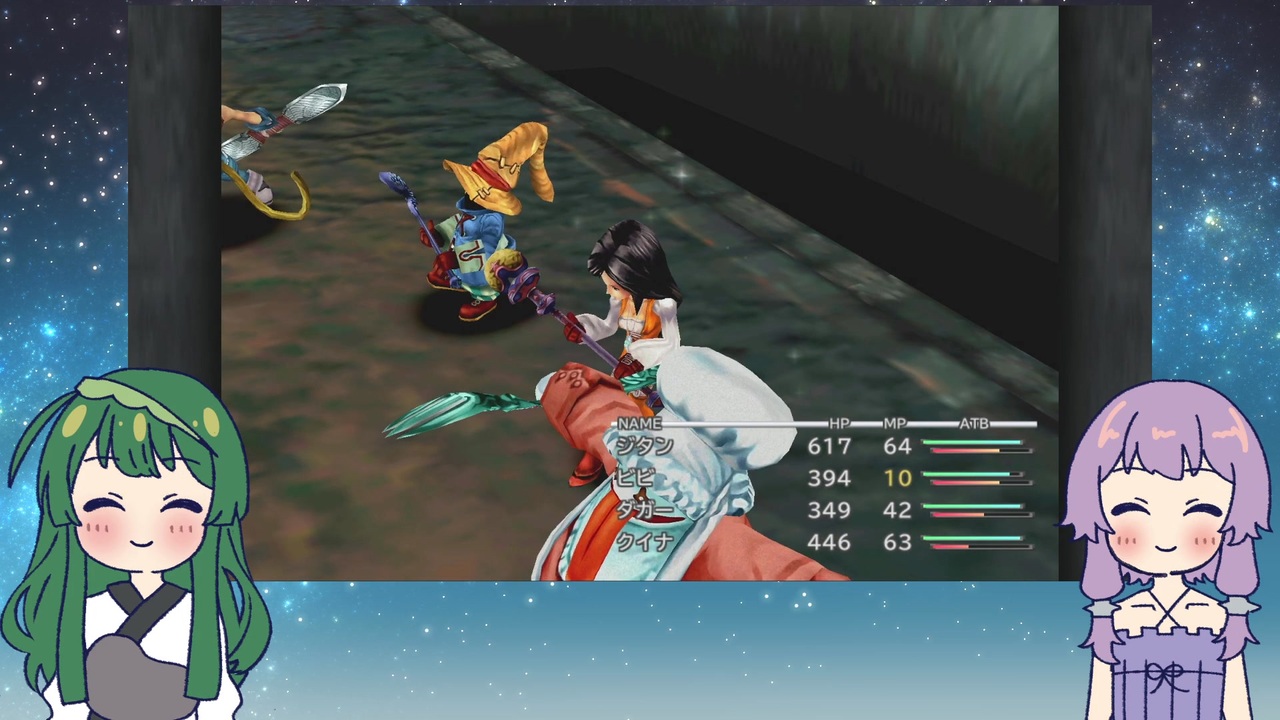This screenshot has height=720, width=1280.
Task: Expand the HP column header
Action: pyautogui.click(x=839, y=423)
